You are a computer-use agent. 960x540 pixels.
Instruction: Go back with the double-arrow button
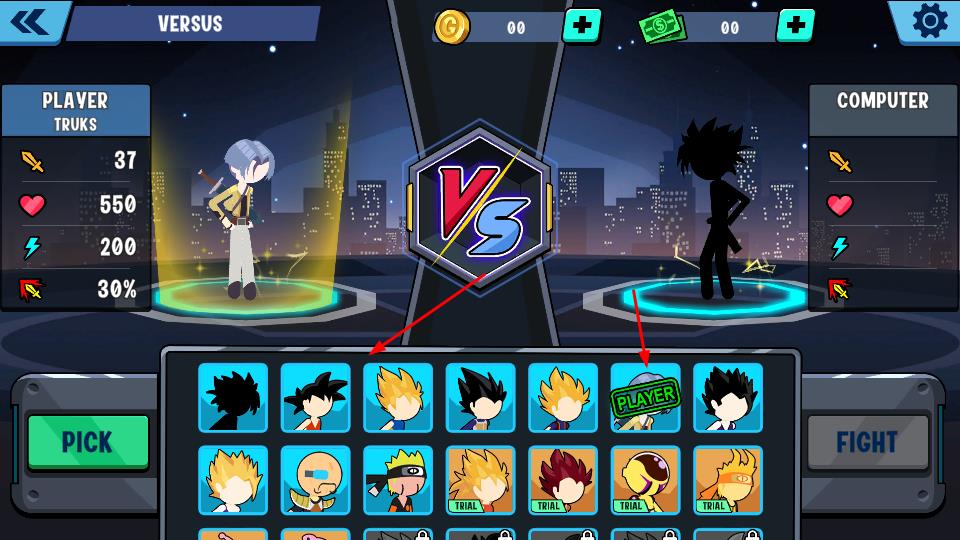click(32, 22)
